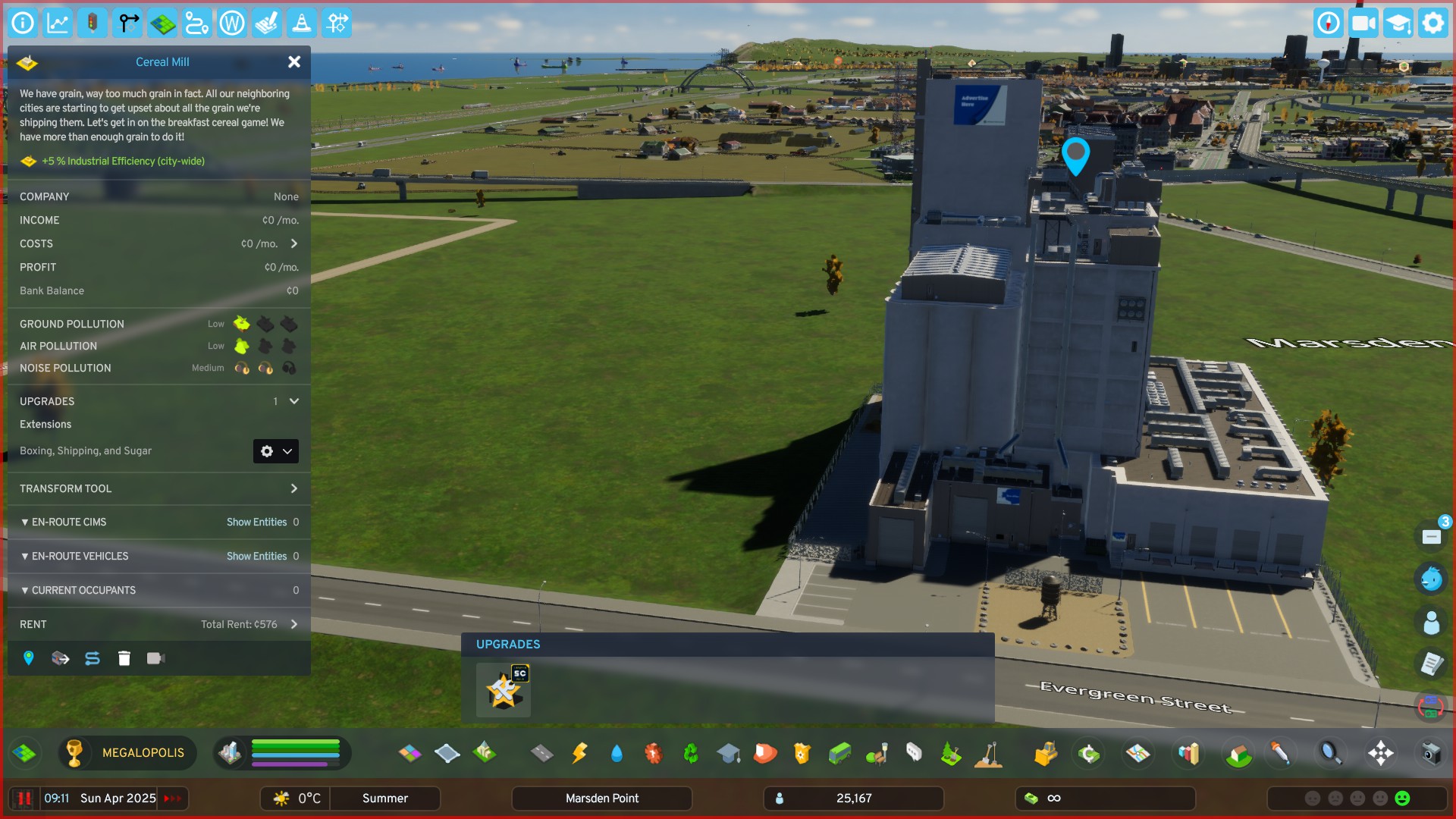Open the Boxing, Shipping, and Sugar gear dropdown
Screen dimensions: 1456x819
click(275, 451)
